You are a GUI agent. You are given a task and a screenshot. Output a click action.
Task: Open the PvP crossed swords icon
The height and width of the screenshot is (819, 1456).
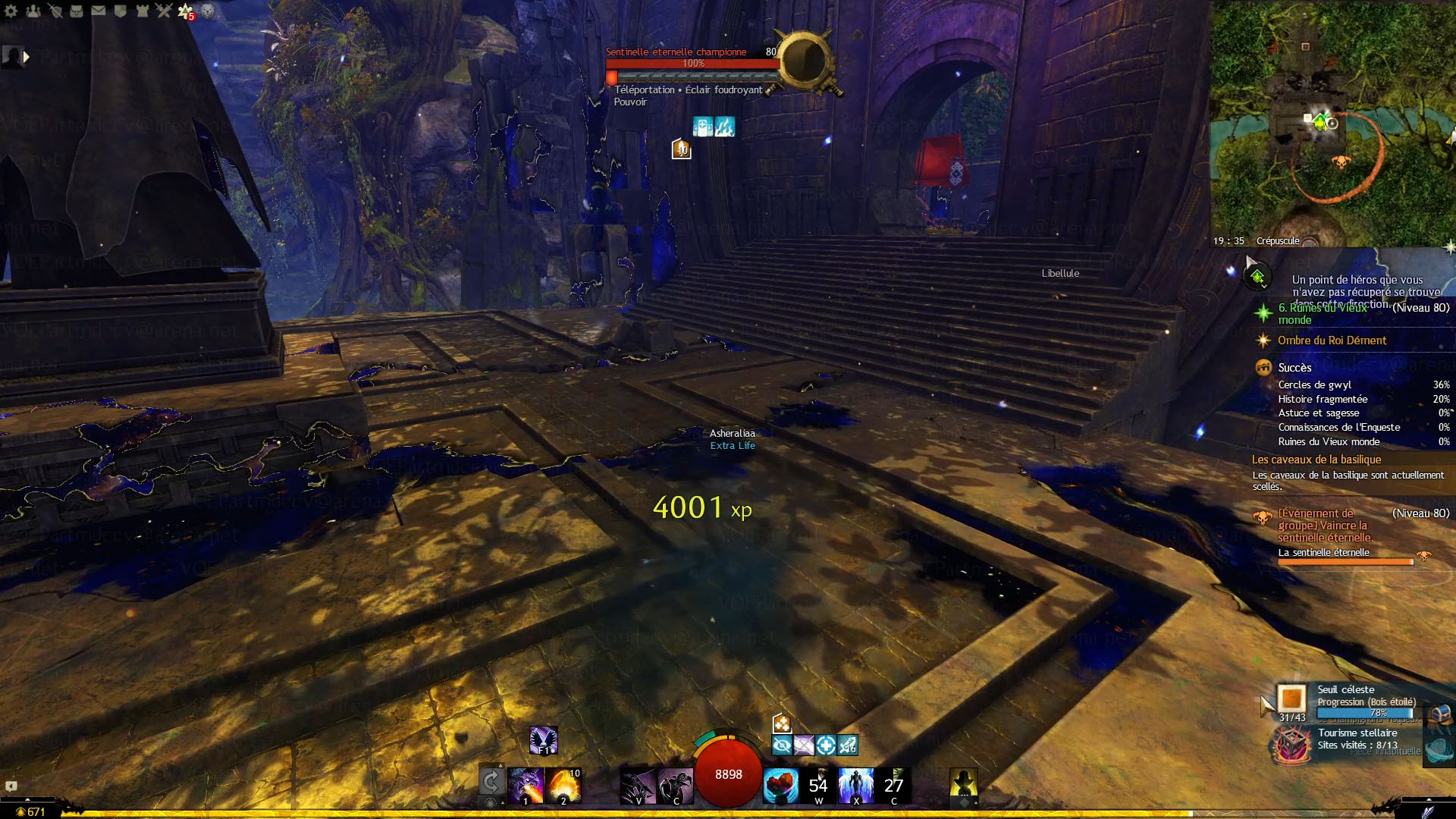pos(164,11)
